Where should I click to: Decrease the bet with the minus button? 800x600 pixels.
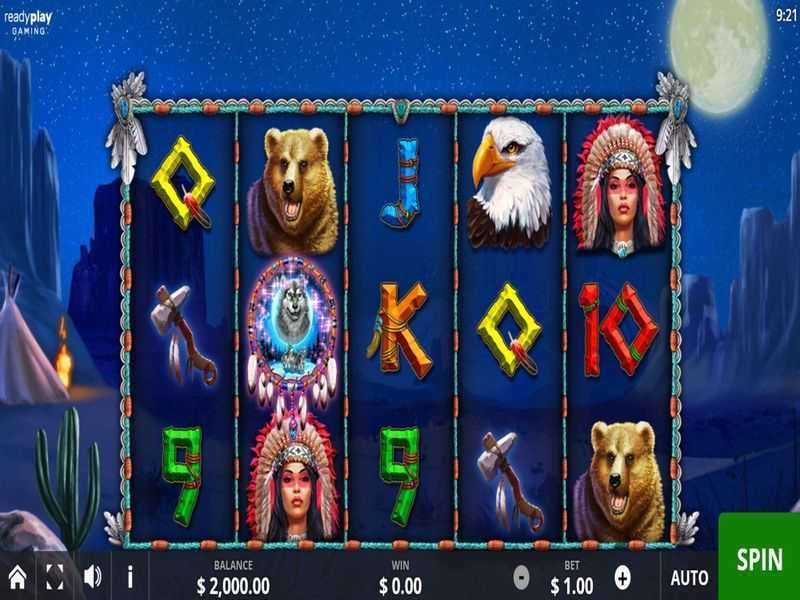pyautogui.click(x=521, y=576)
